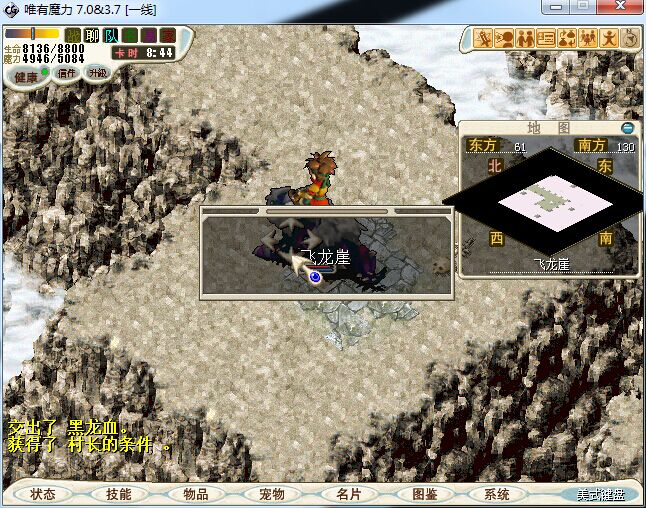The height and width of the screenshot is (508, 646).
Task: Click the 健康 health button
Action: click(x=26, y=76)
